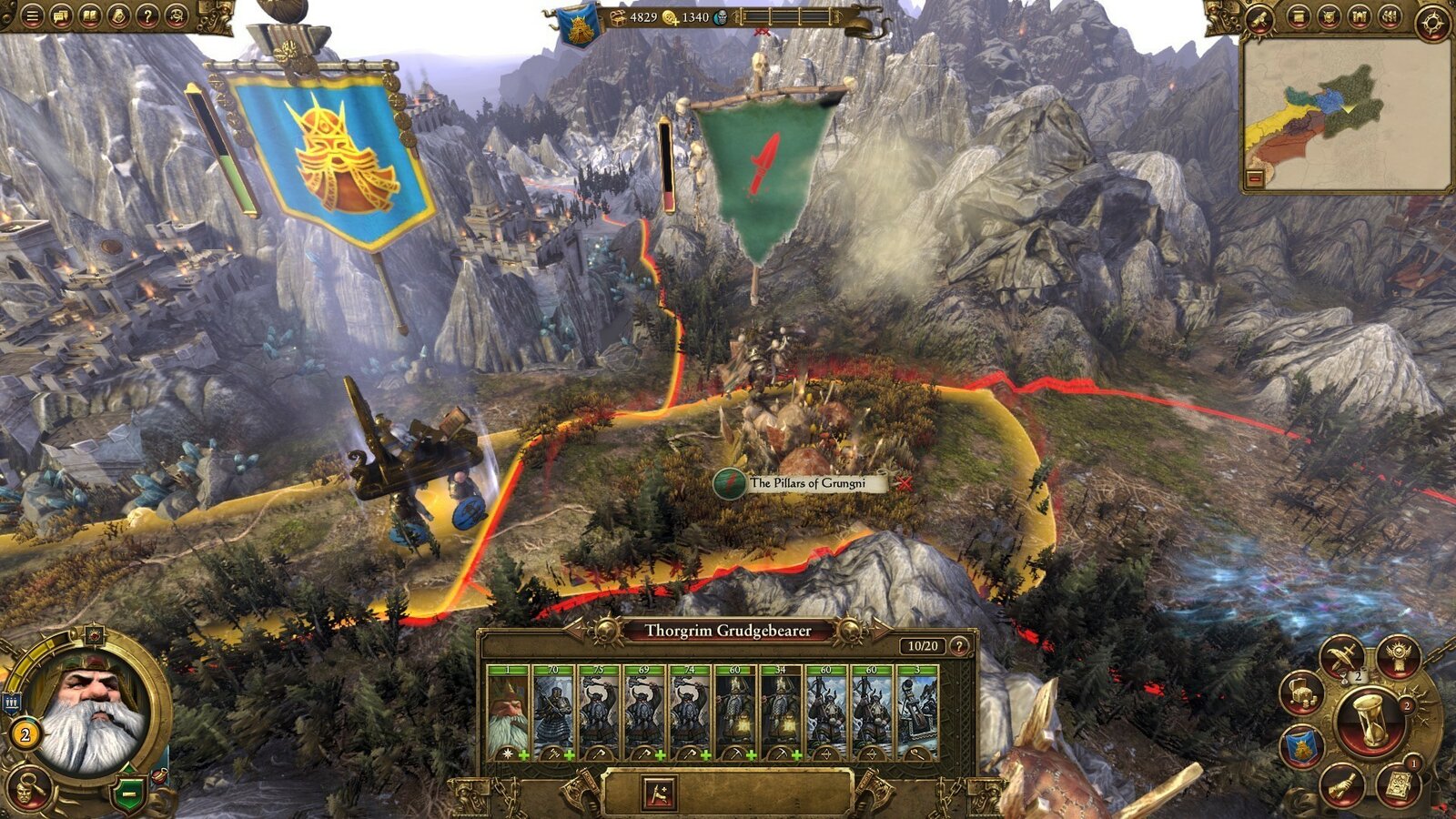
Task: Open the quill and sword button
Action: [1343, 657]
